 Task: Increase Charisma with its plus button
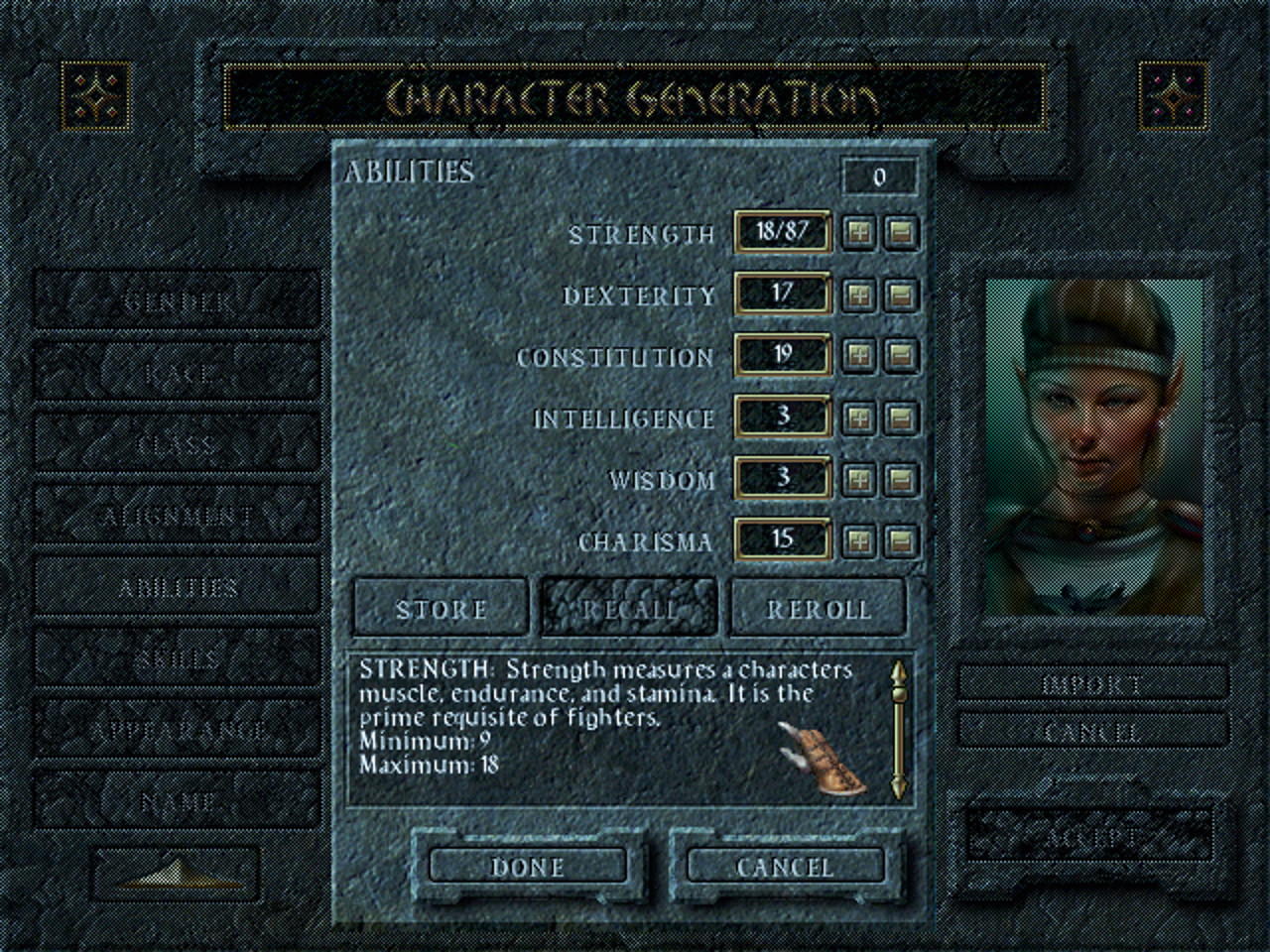(x=860, y=542)
